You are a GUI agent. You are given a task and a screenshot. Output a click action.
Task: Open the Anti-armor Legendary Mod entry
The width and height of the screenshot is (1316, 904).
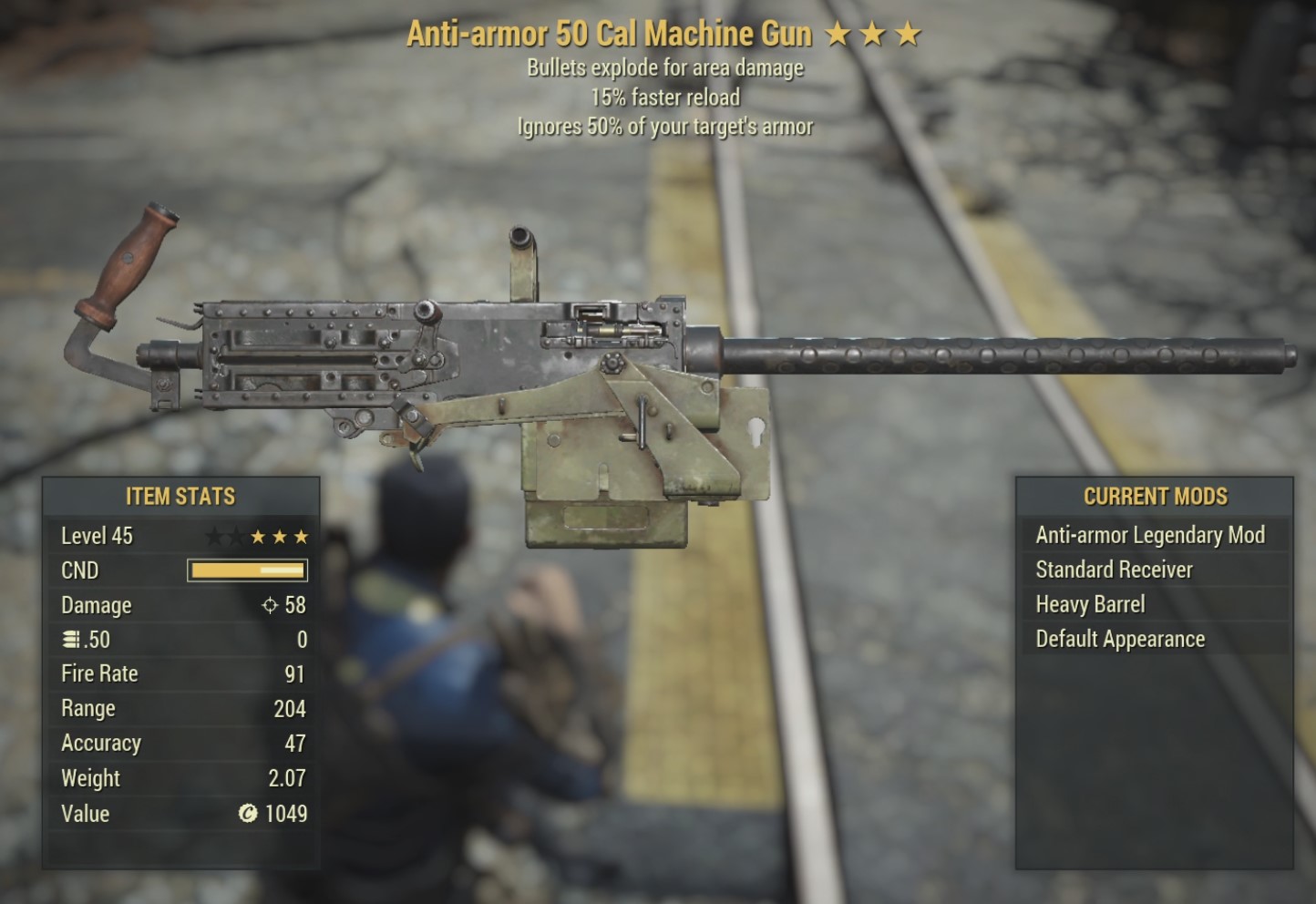1149,535
